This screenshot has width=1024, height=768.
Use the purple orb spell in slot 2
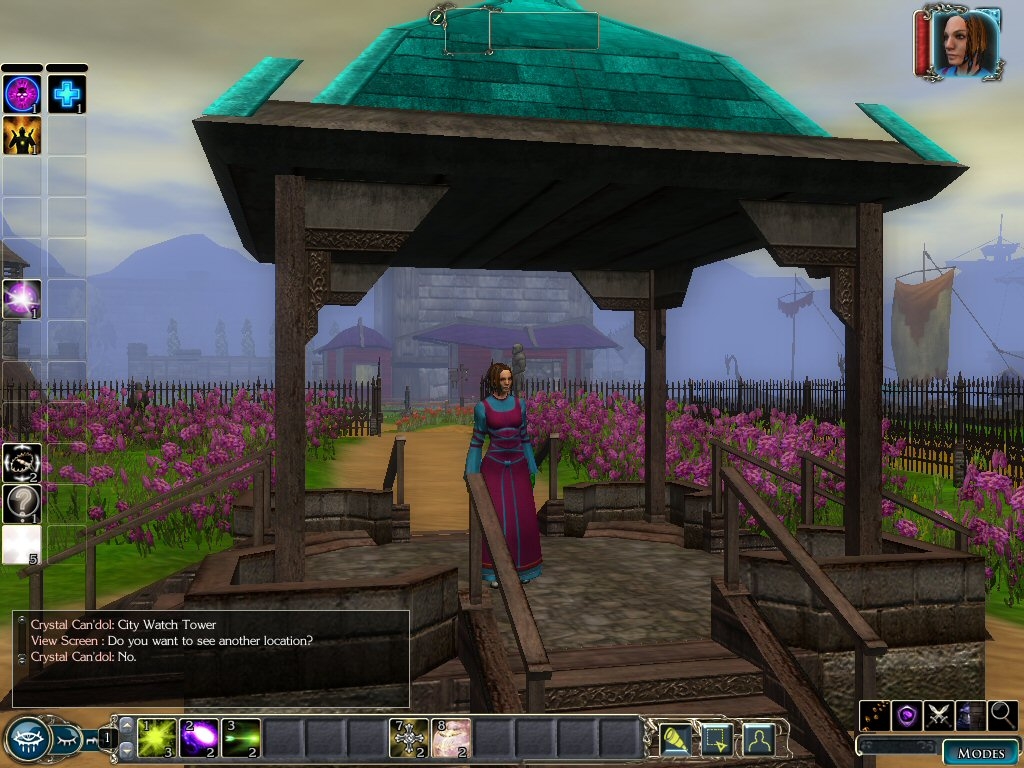(x=199, y=738)
